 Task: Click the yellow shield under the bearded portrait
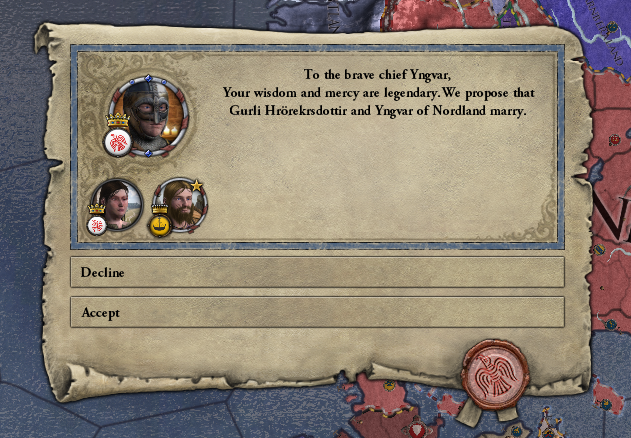click(159, 225)
